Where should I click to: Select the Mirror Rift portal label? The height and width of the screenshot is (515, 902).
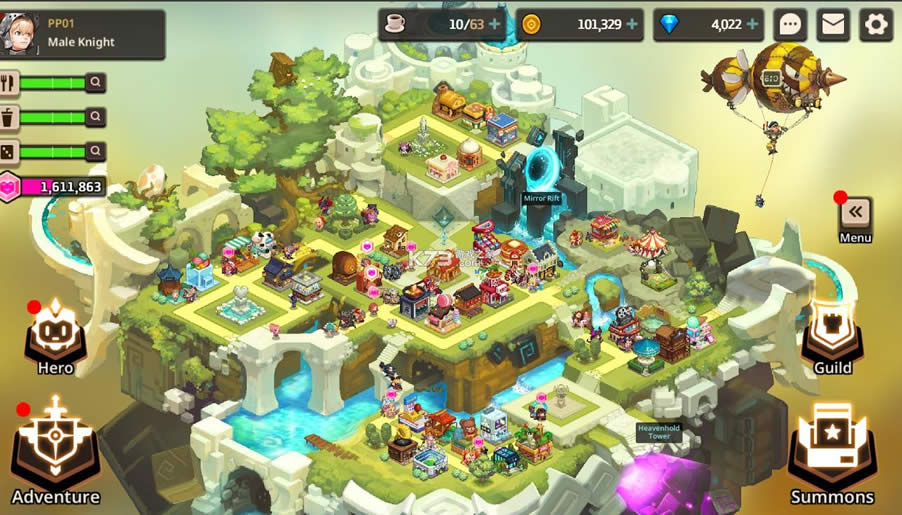pos(541,198)
